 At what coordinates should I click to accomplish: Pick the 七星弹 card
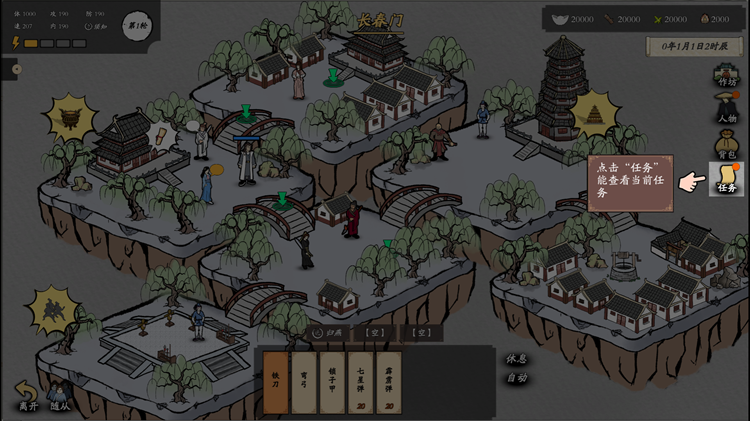coord(360,382)
